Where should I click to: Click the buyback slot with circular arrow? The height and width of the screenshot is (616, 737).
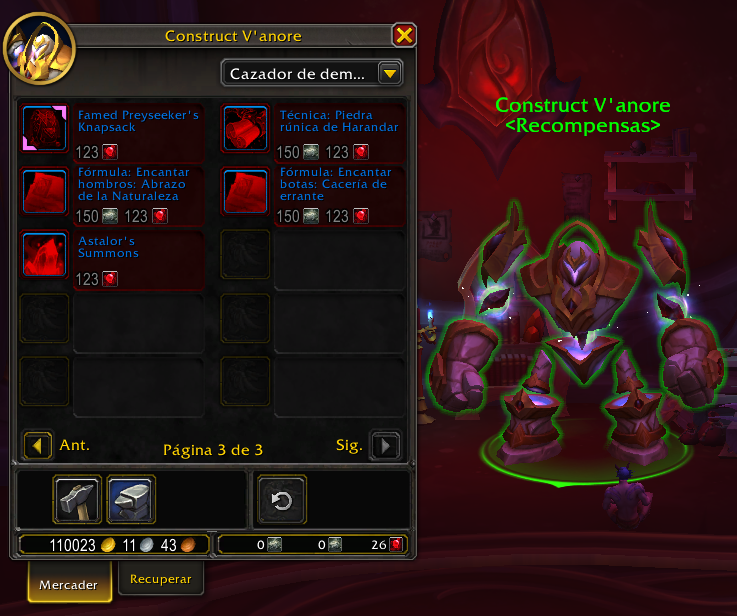pyautogui.click(x=282, y=500)
